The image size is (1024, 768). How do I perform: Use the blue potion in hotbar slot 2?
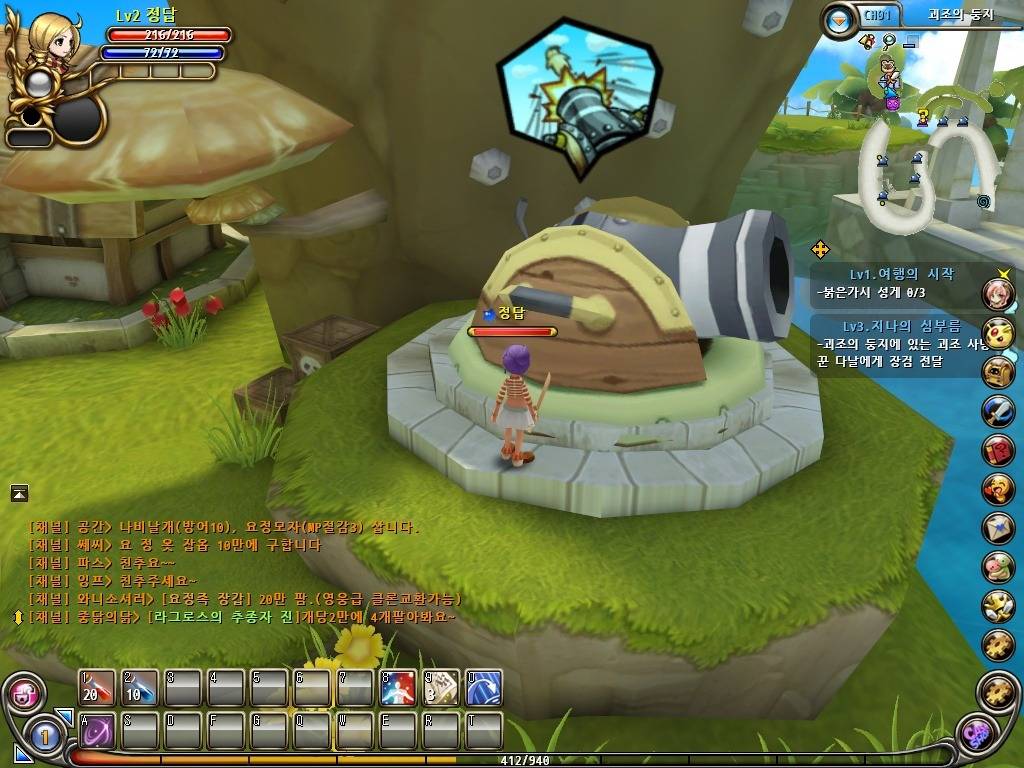pos(140,688)
